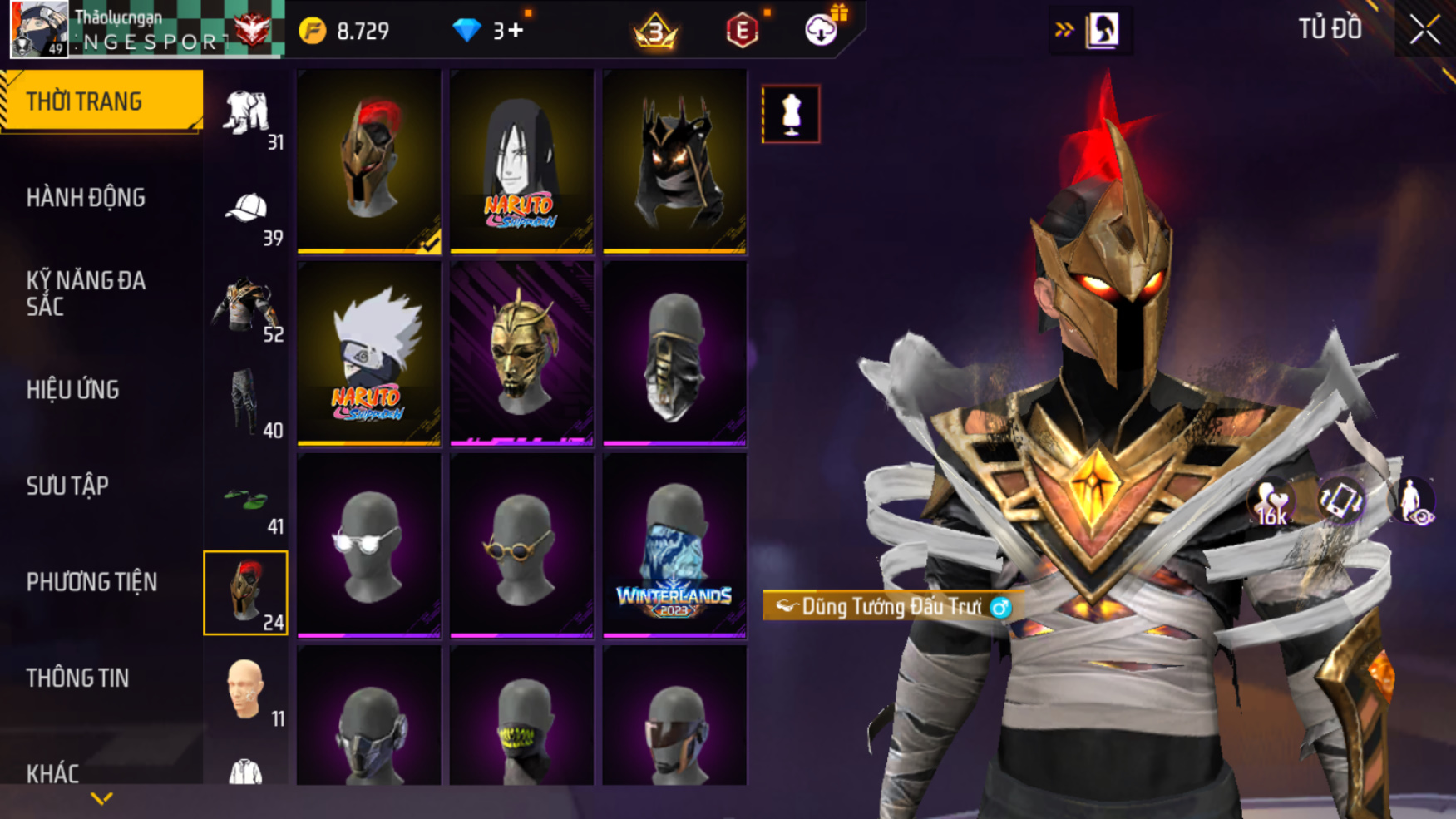Open the Hành Động menu tab
The image size is (1456, 819).
click(x=86, y=198)
